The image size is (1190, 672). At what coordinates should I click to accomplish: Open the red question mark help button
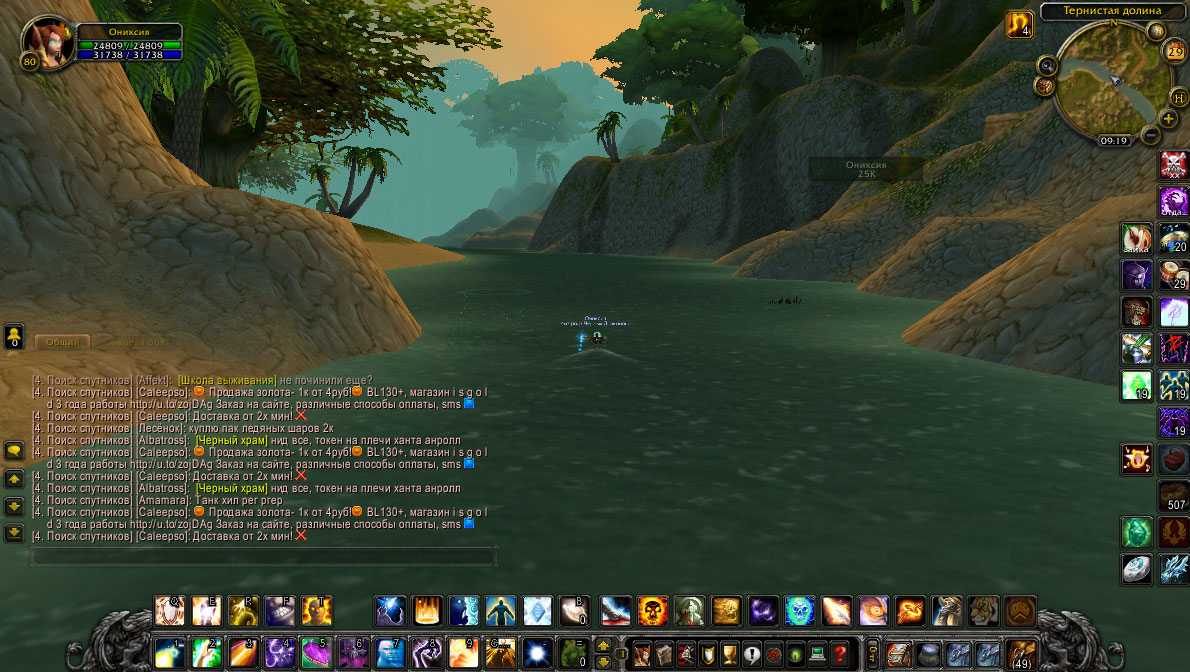click(842, 652)
